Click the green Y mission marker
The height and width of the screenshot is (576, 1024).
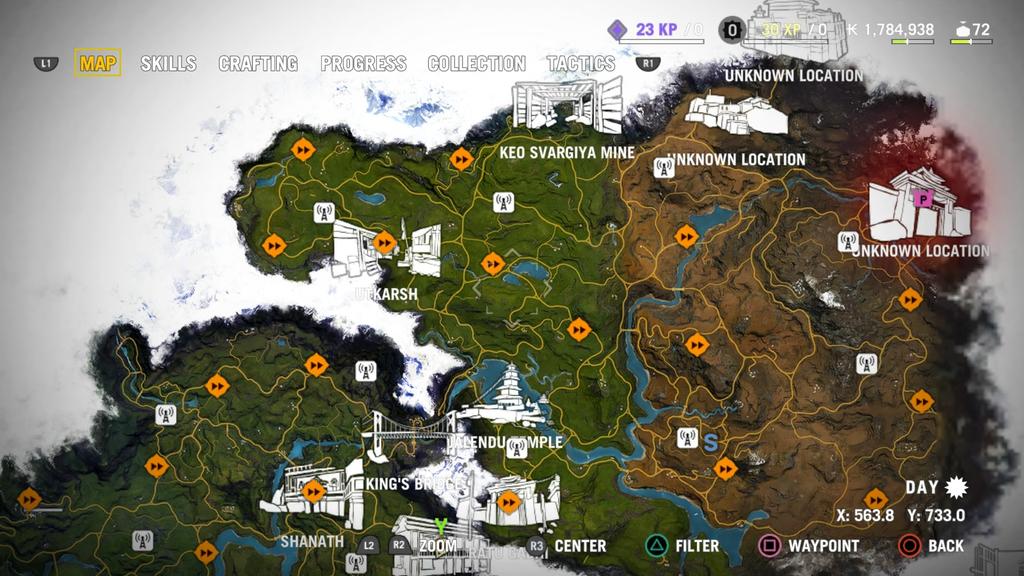pos(439,526)
